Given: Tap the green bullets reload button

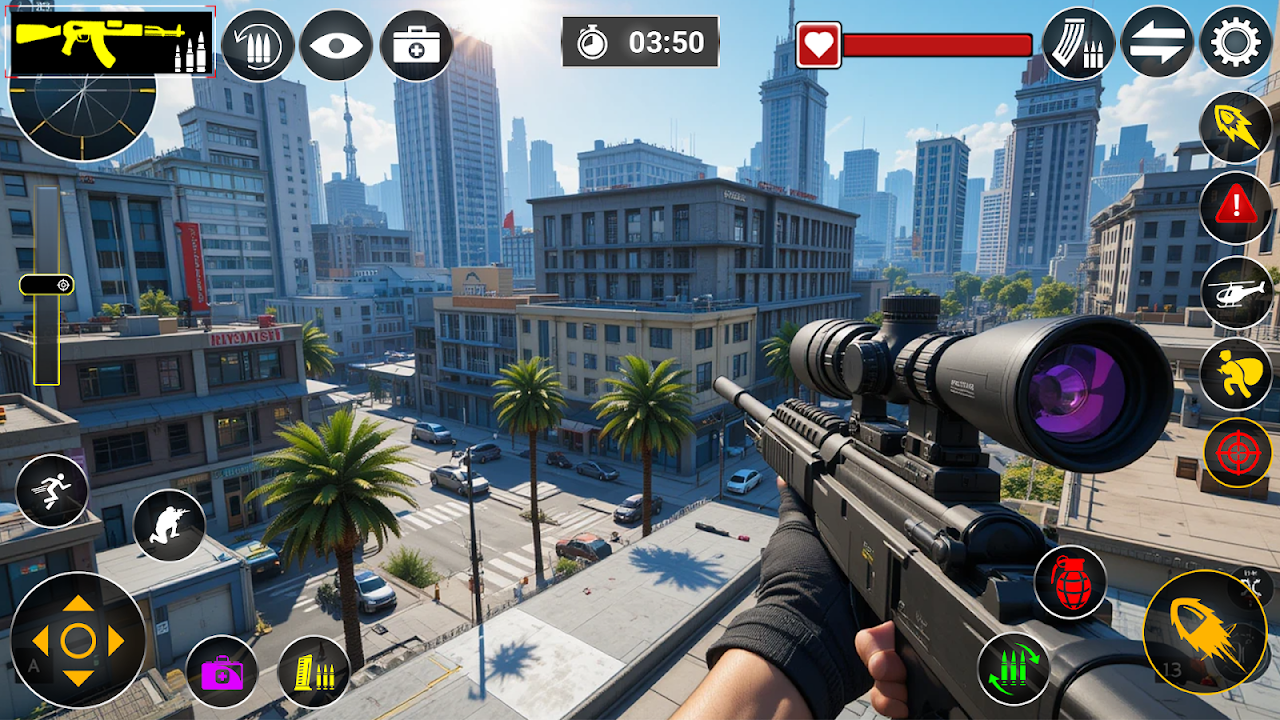Looking at the screenshot, I should [x=1013, y=669].
